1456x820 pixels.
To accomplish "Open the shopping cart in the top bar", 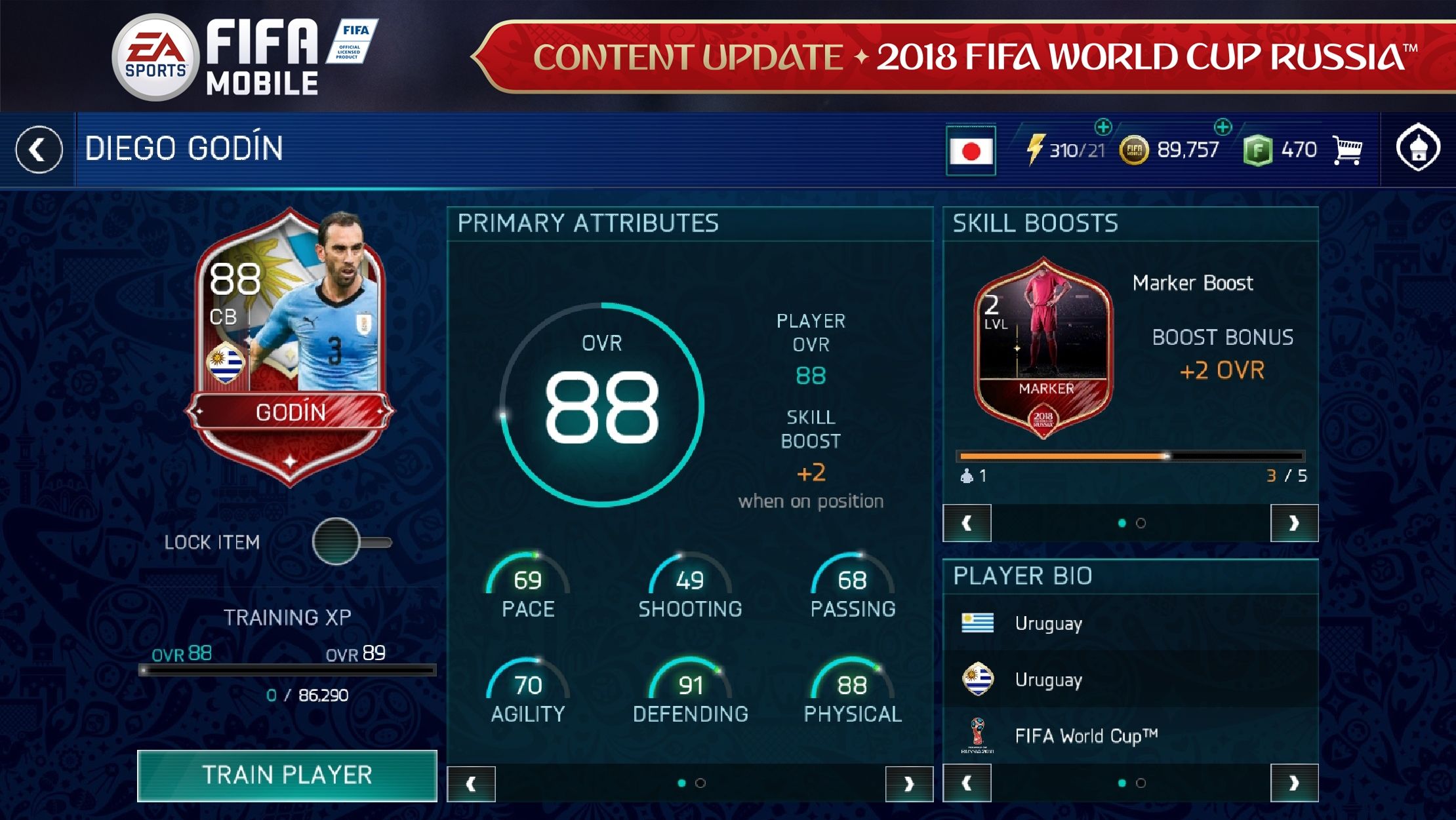I will click(1349, 149).
